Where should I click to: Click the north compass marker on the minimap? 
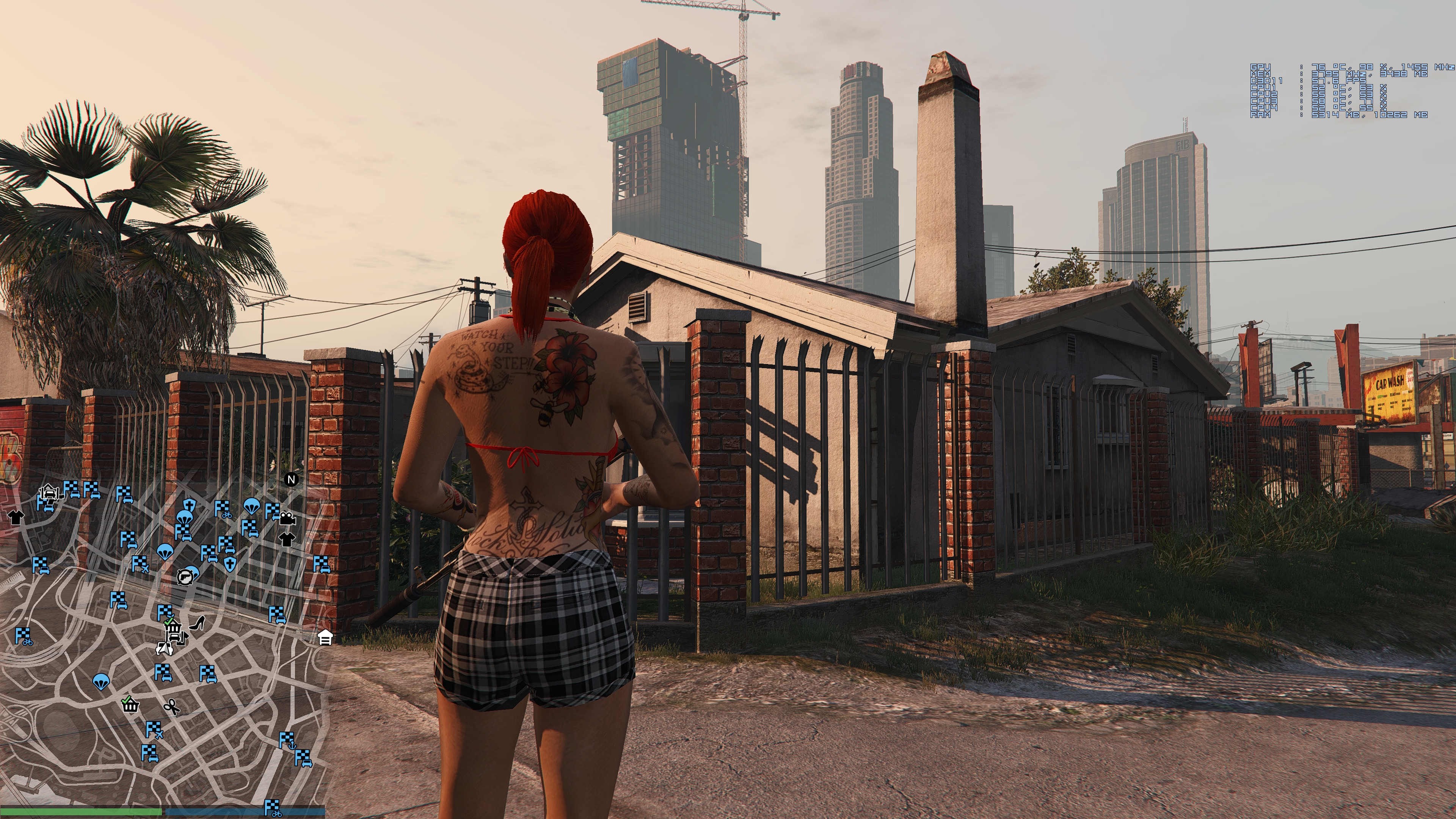(x=291, y=480)
